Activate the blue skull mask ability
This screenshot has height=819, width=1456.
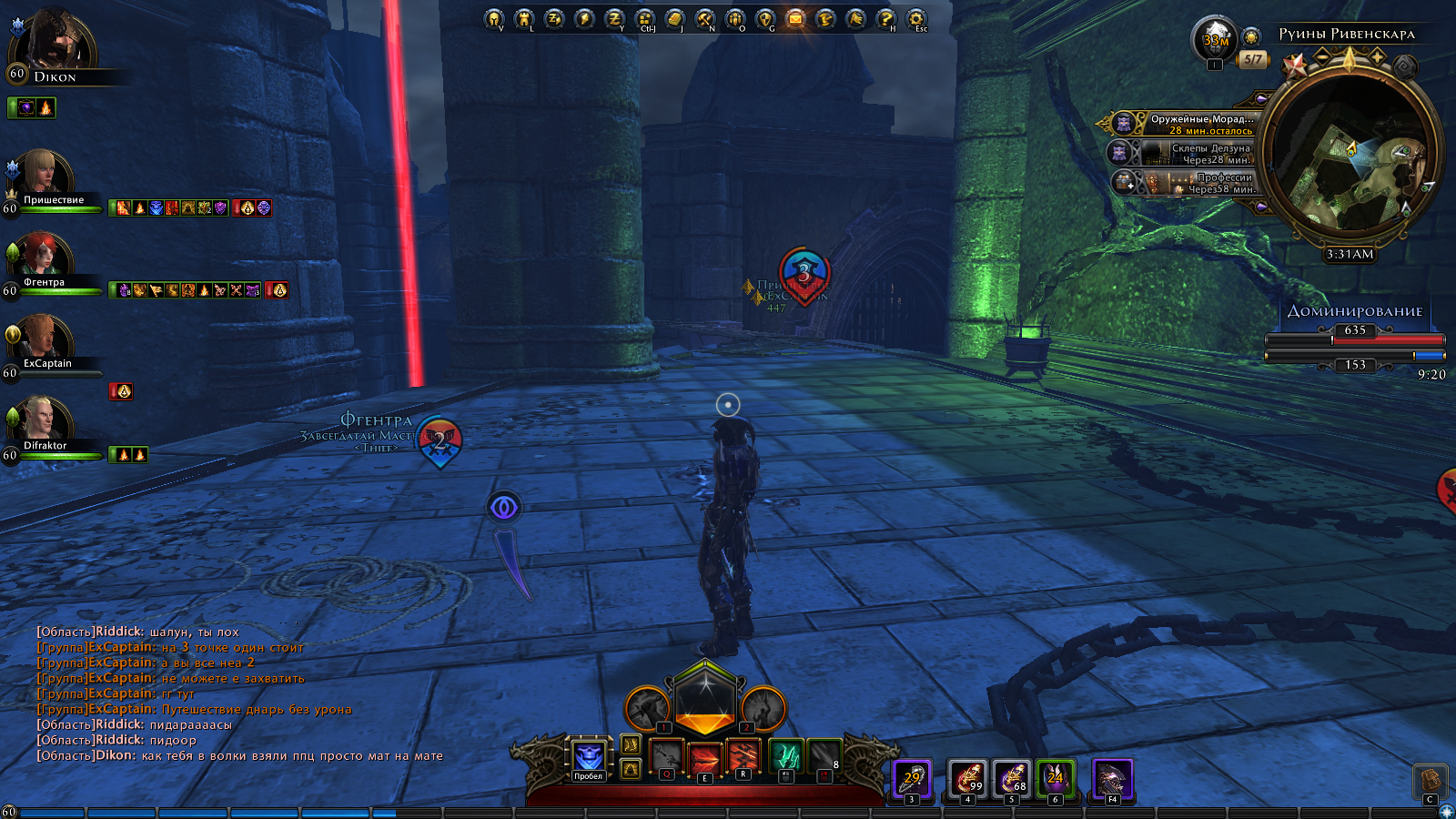[589, 757]
